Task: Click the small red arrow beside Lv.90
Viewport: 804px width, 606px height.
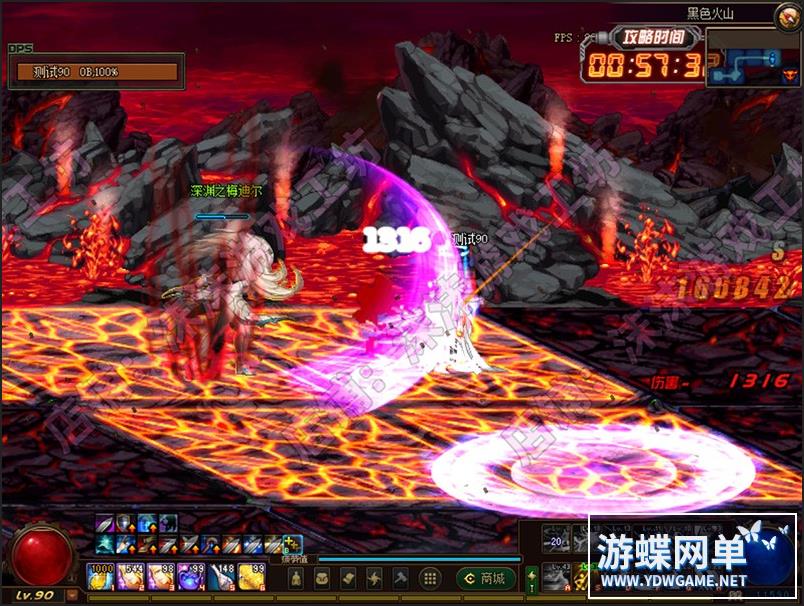Action: click(72, 596)
